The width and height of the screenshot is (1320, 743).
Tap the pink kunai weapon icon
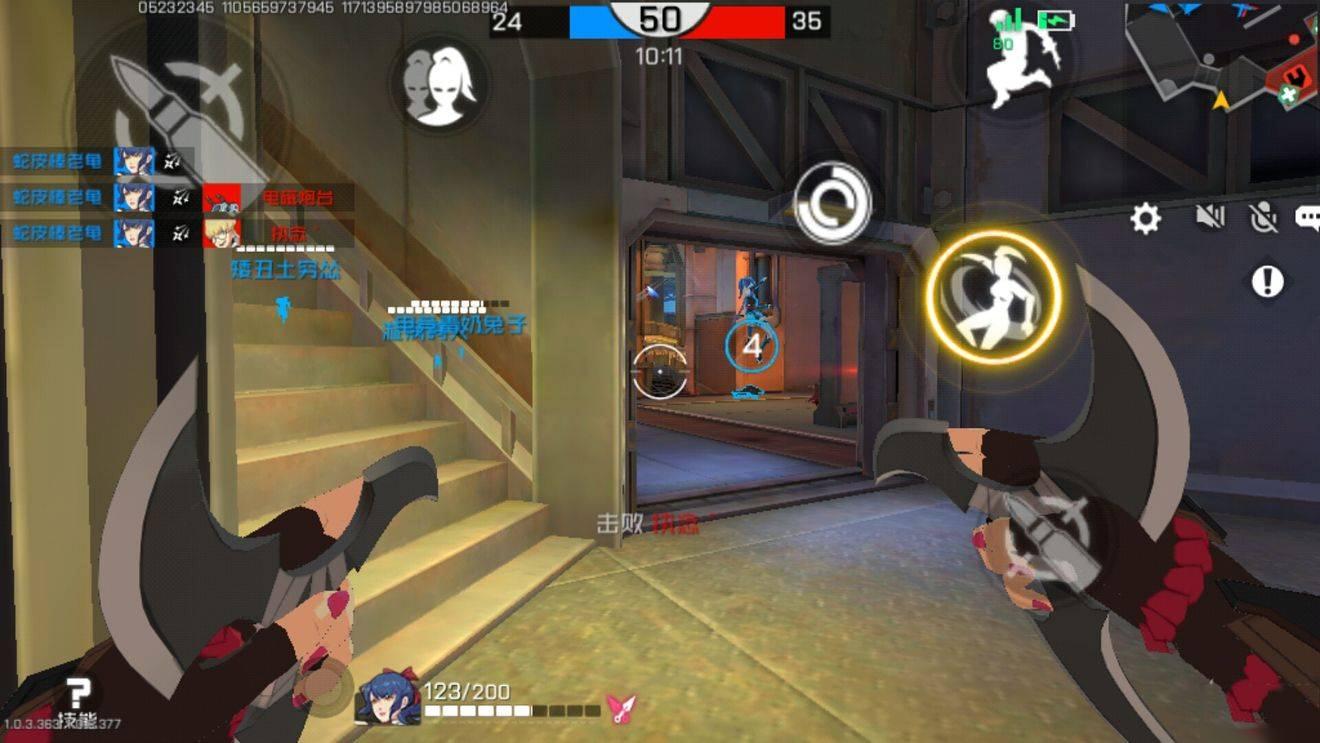click(621, 709)
